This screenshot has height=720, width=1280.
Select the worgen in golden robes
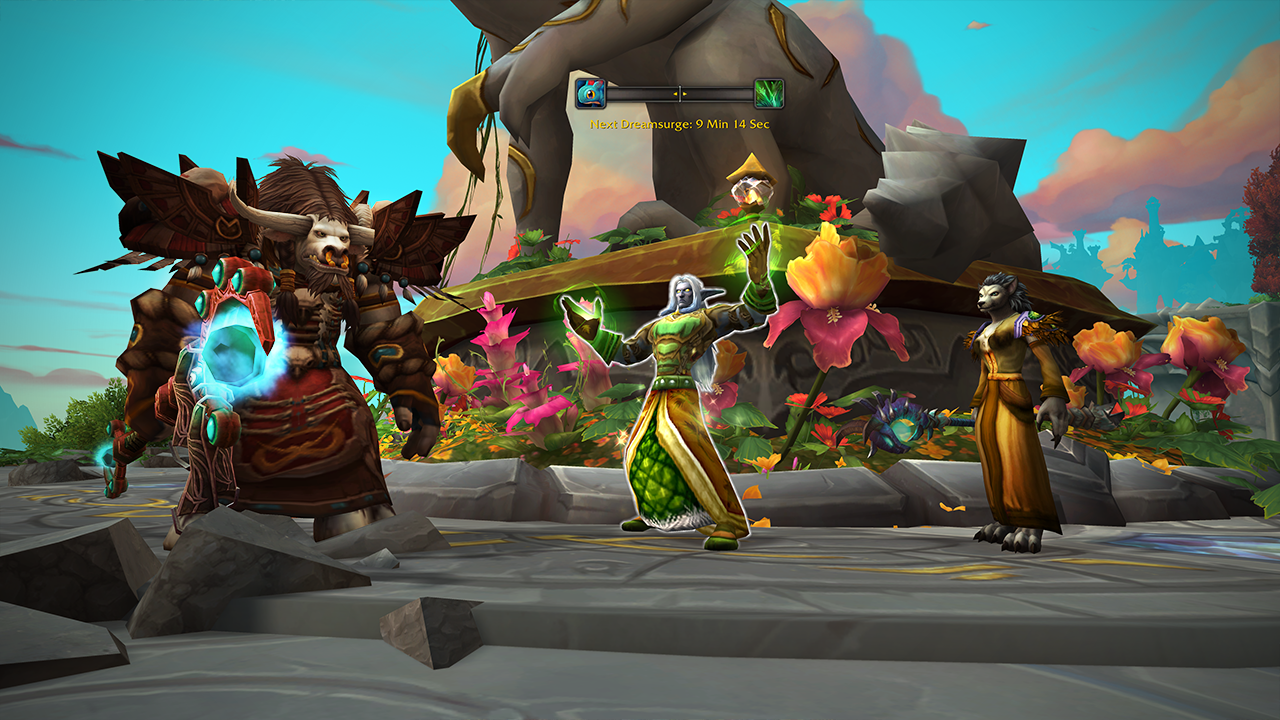[x=1005, y=400]
